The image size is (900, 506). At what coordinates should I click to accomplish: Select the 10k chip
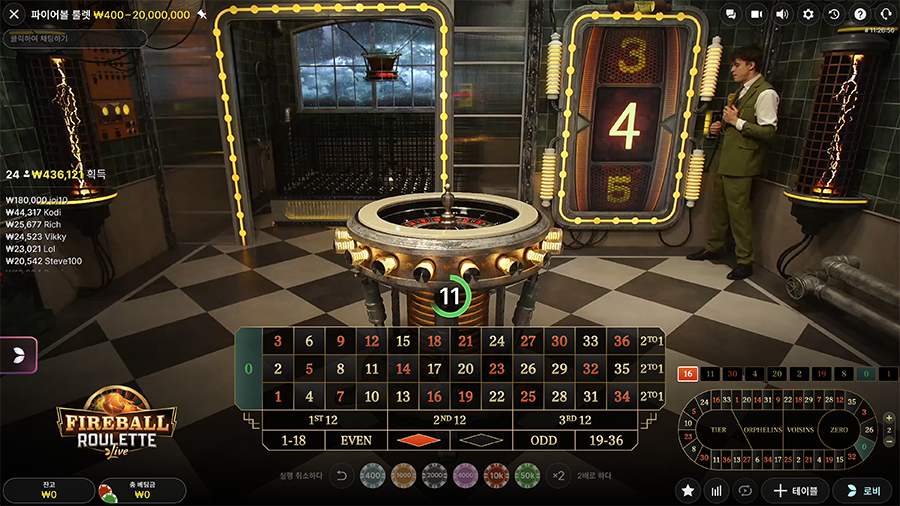point(496,474)
